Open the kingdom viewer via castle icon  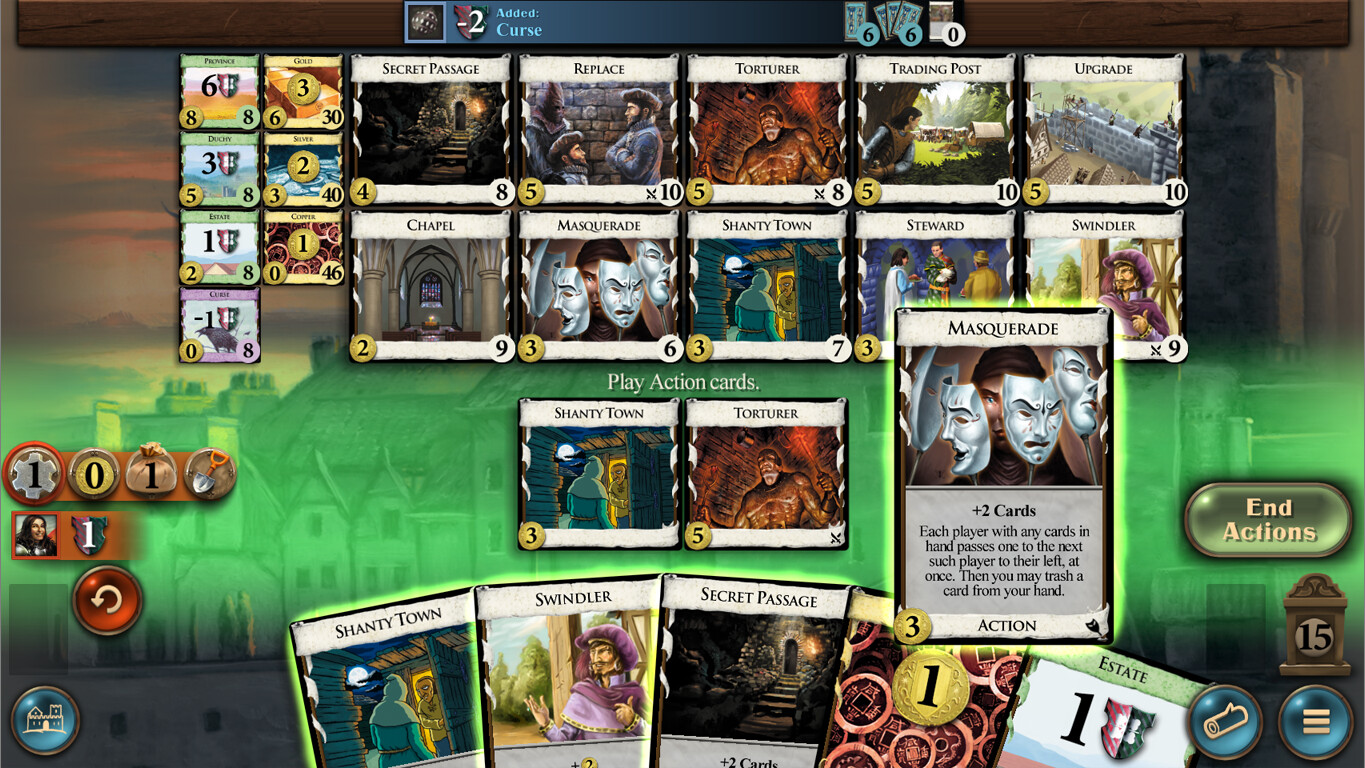44,722
